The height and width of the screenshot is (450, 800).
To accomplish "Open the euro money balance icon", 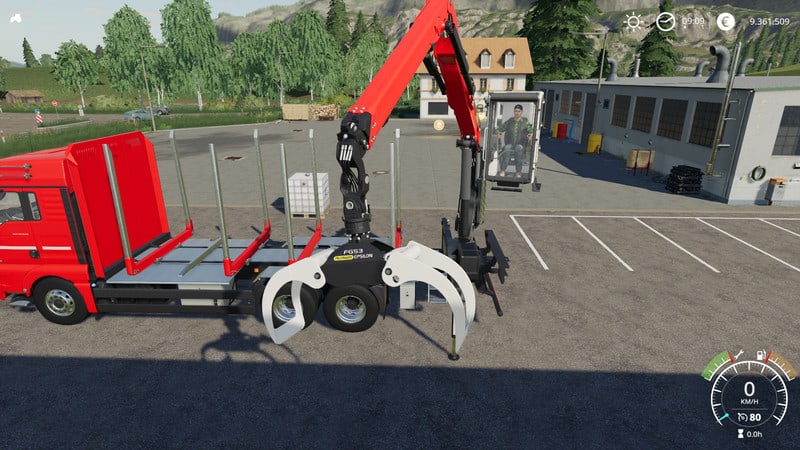I will click(x=726, y=21).
